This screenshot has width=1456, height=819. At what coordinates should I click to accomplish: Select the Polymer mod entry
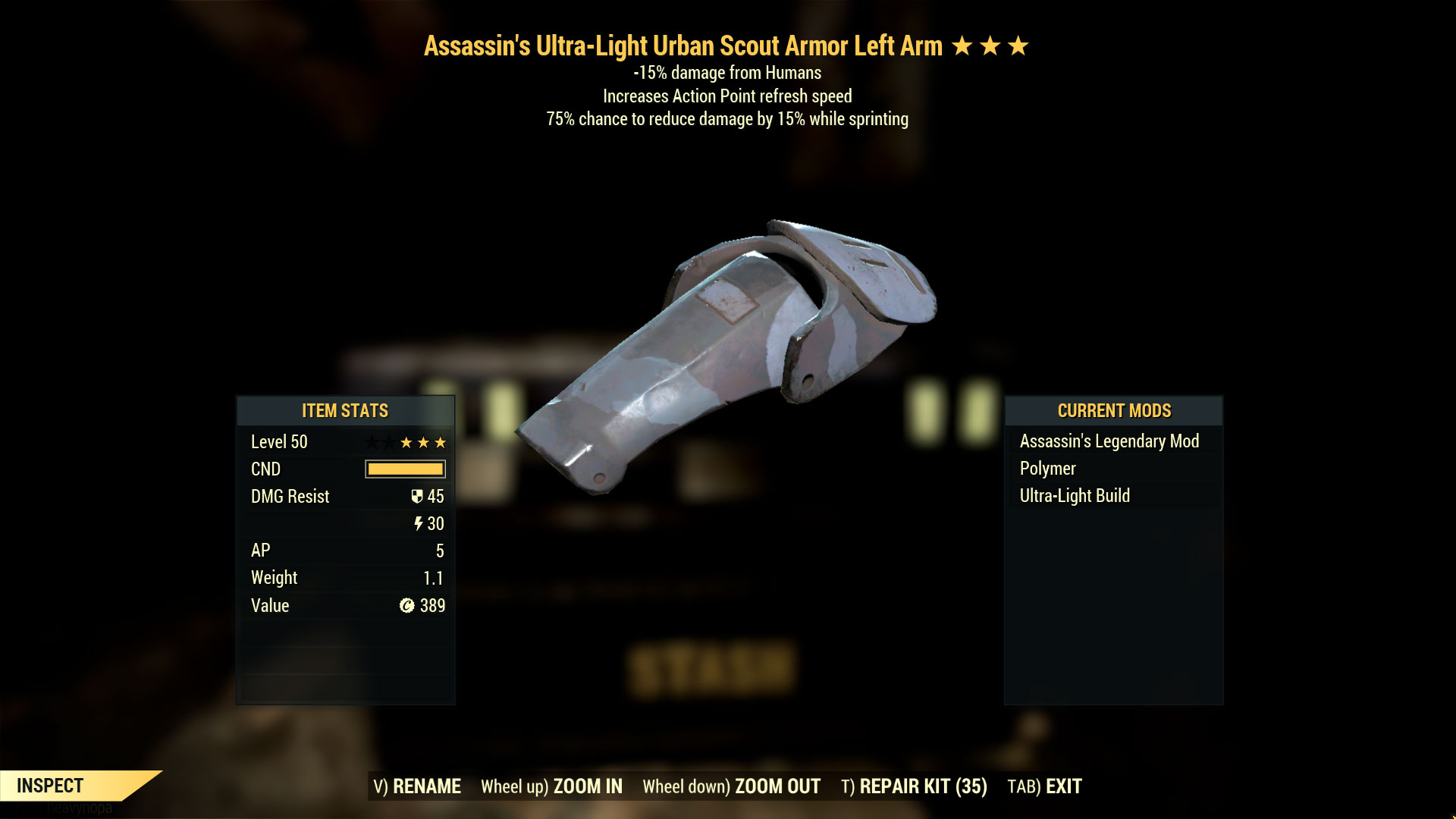pos(1047,469)
